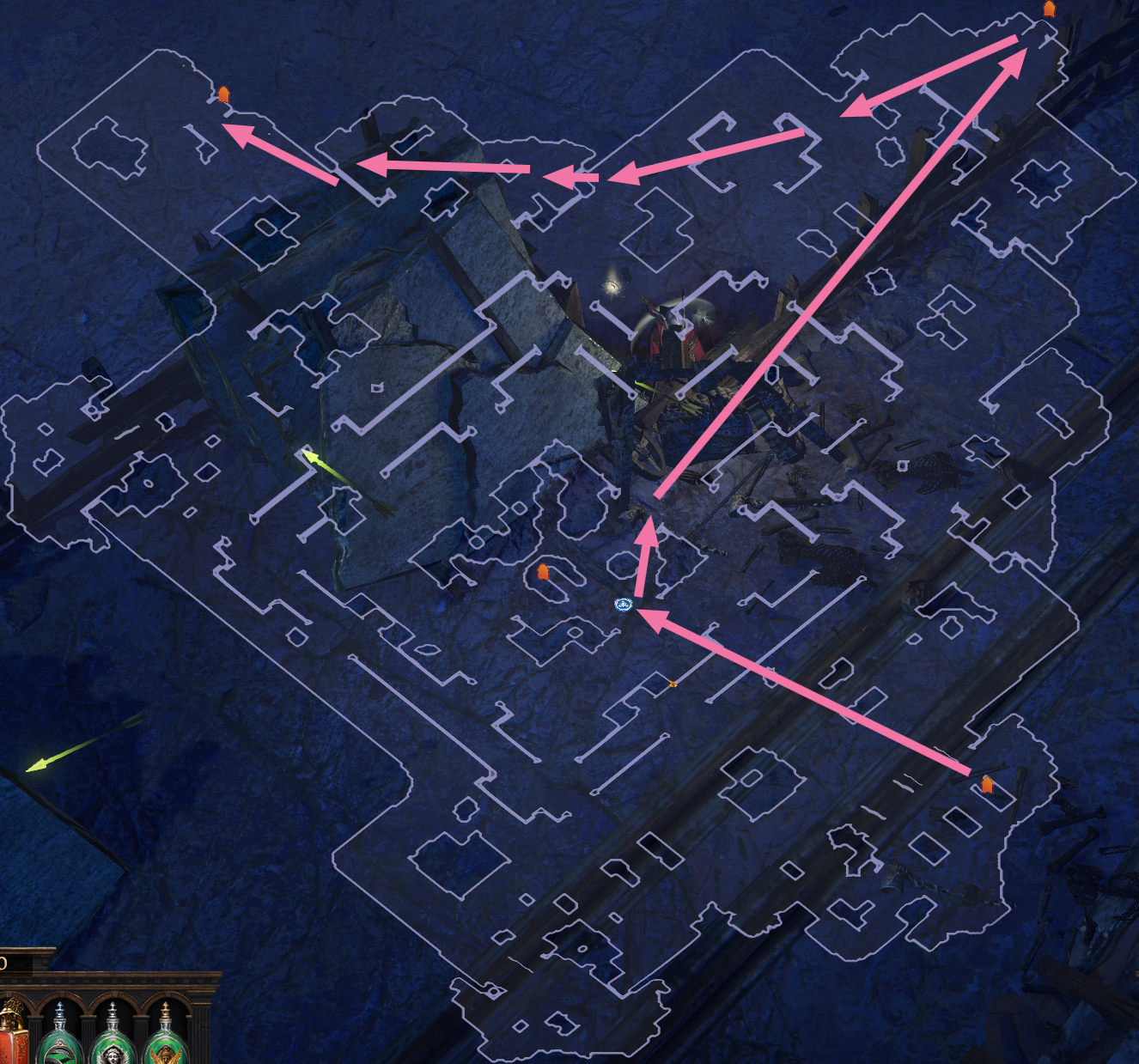
Task: Click the small orange X marker below the player icon
Action: (x=674, y=684)
